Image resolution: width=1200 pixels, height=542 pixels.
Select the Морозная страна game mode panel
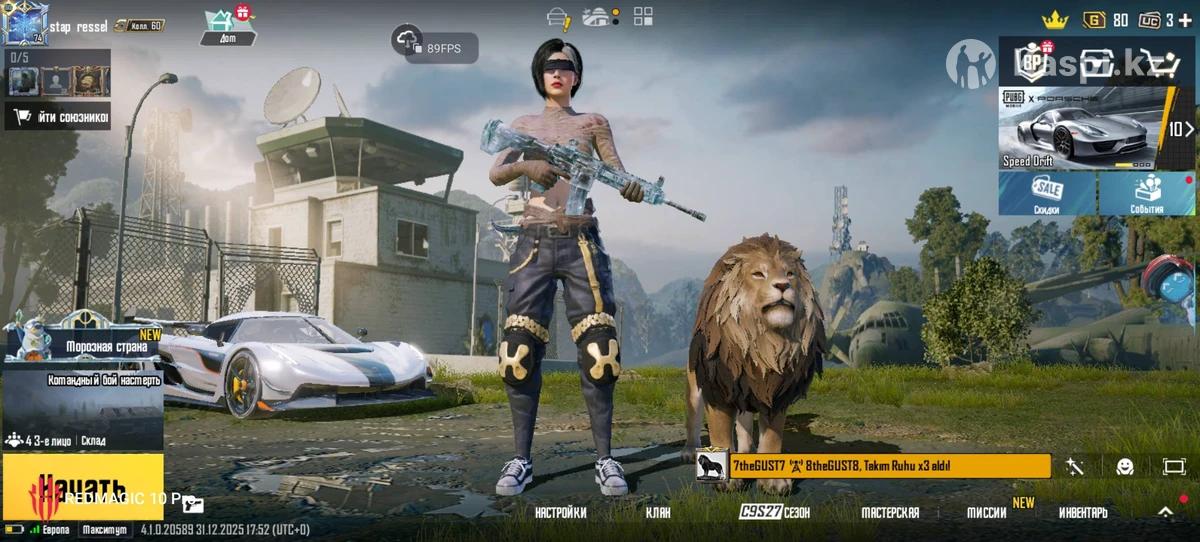(x=82, y=338)
